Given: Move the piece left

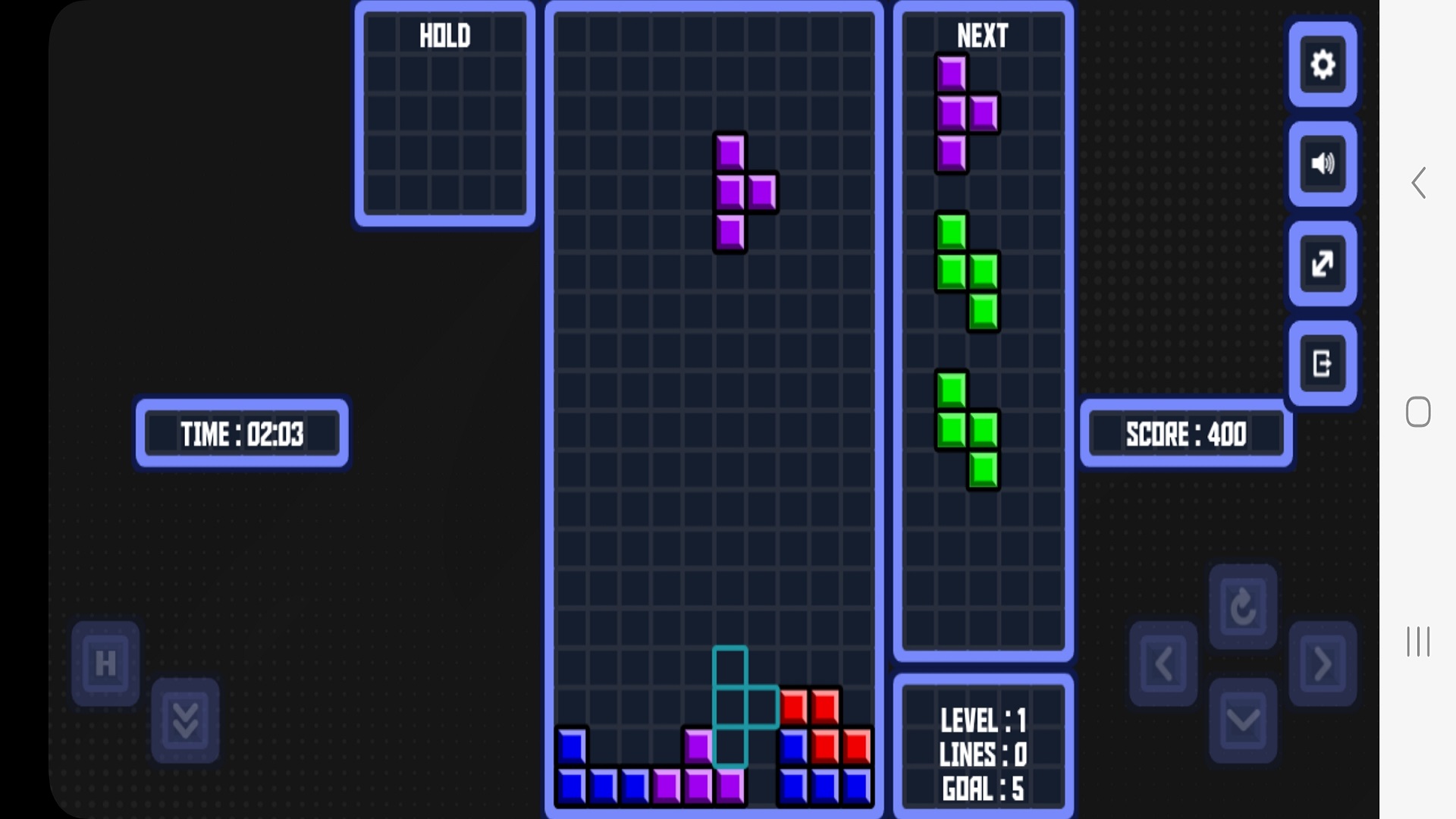Looking at the screenshot, I should [1164, 661].
